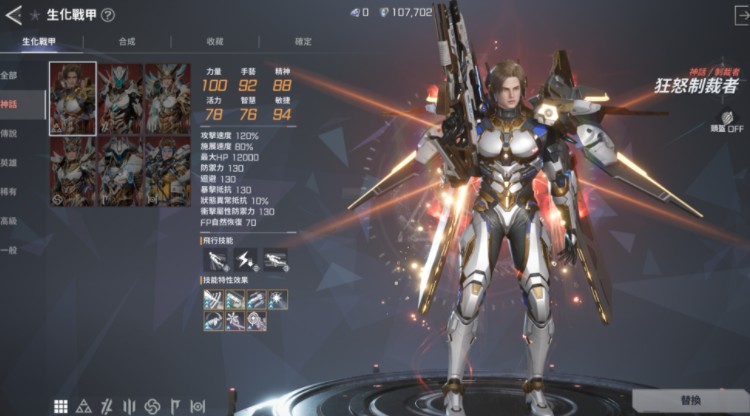
Task: Open the help question mark beside 生化戰甲
Action: click(108, 15)
